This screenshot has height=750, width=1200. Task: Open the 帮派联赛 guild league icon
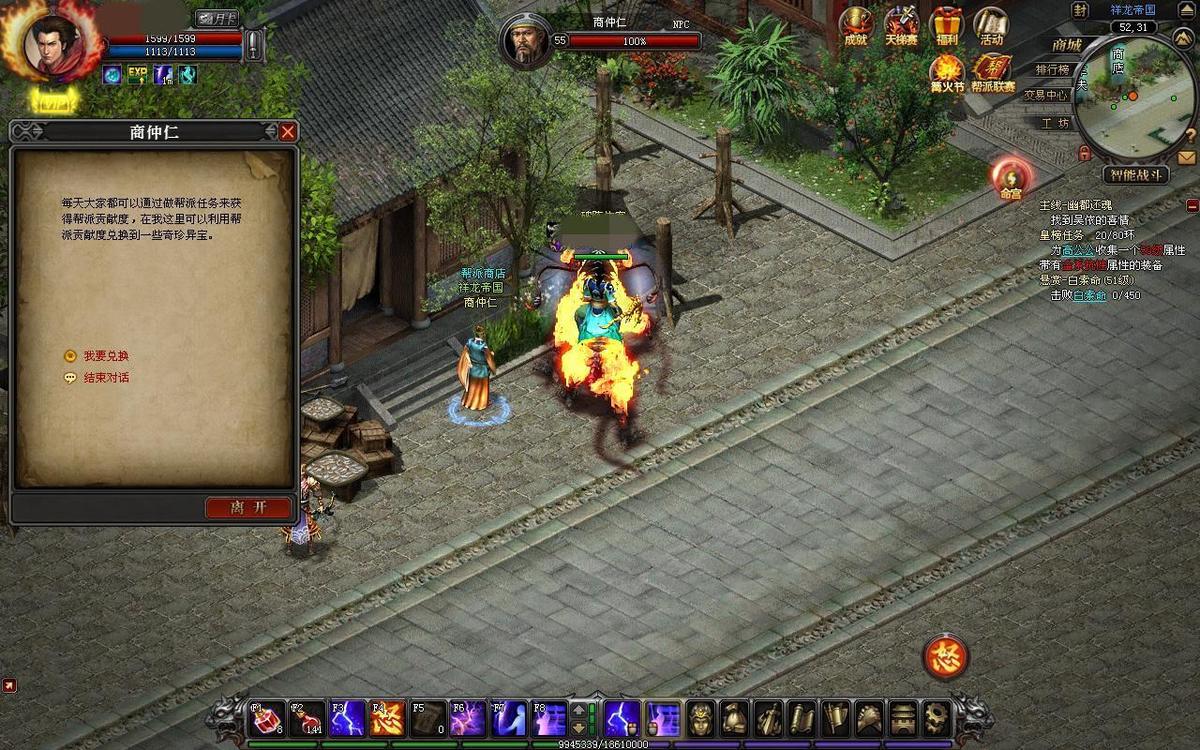point(992,73)
